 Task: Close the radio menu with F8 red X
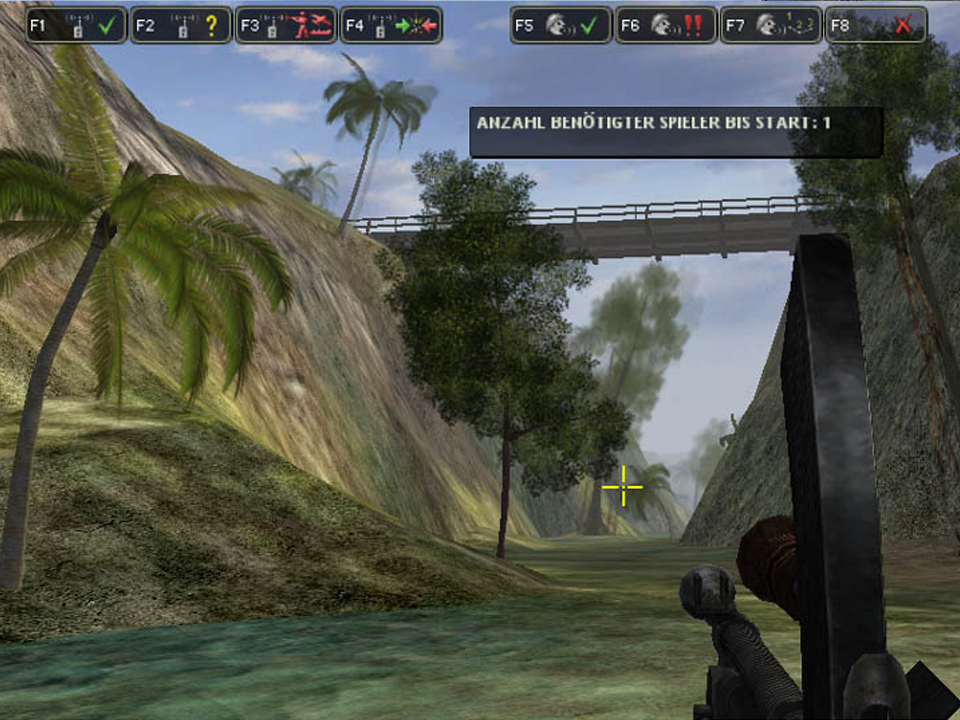875,25
